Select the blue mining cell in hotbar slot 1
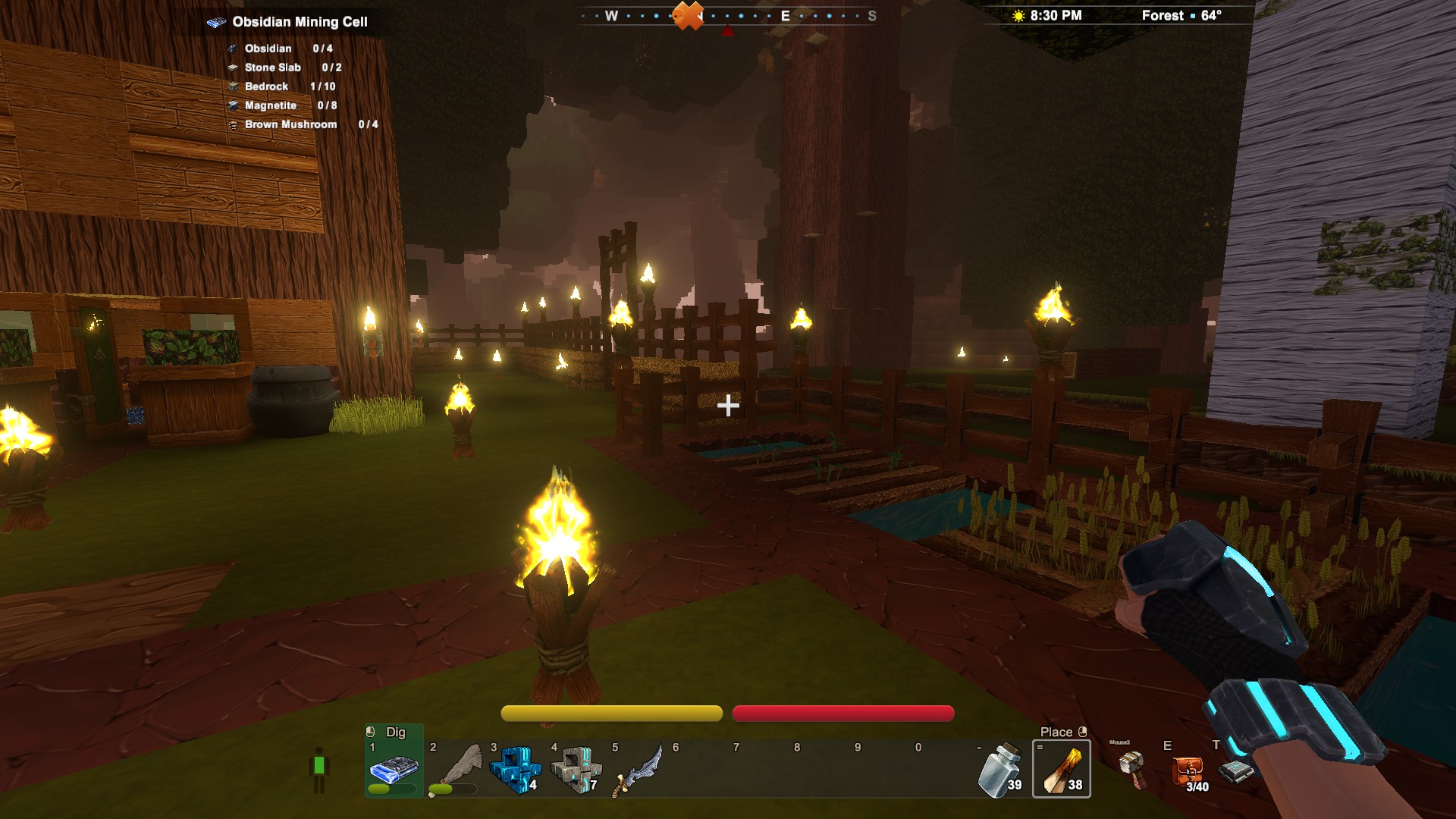This screenshot has width=1456, height=819. tap(394, 767)
